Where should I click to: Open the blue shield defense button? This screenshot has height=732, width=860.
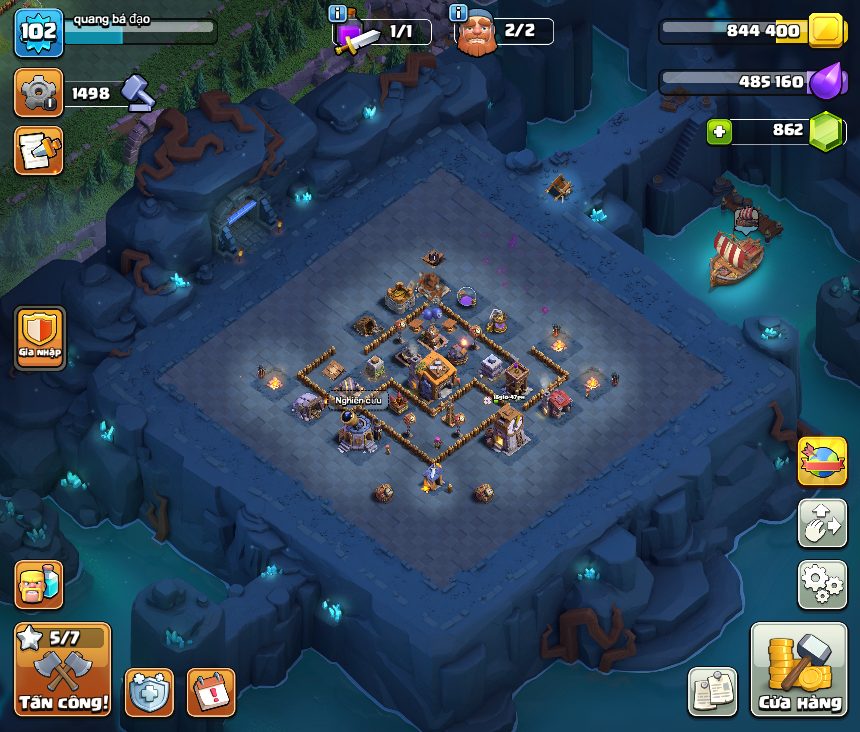148,692
